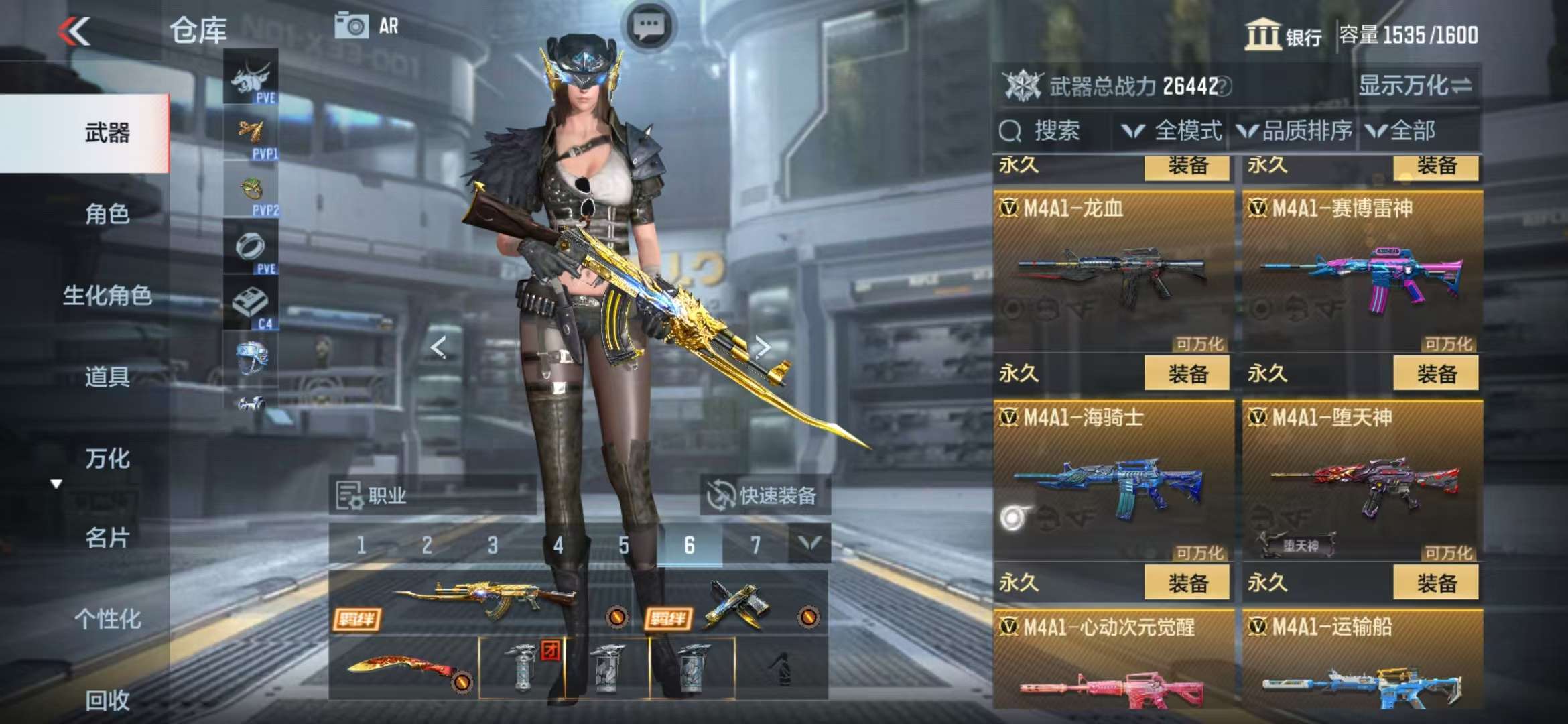
Task: Open the chat bubble icon
Action: pos(649,27)
